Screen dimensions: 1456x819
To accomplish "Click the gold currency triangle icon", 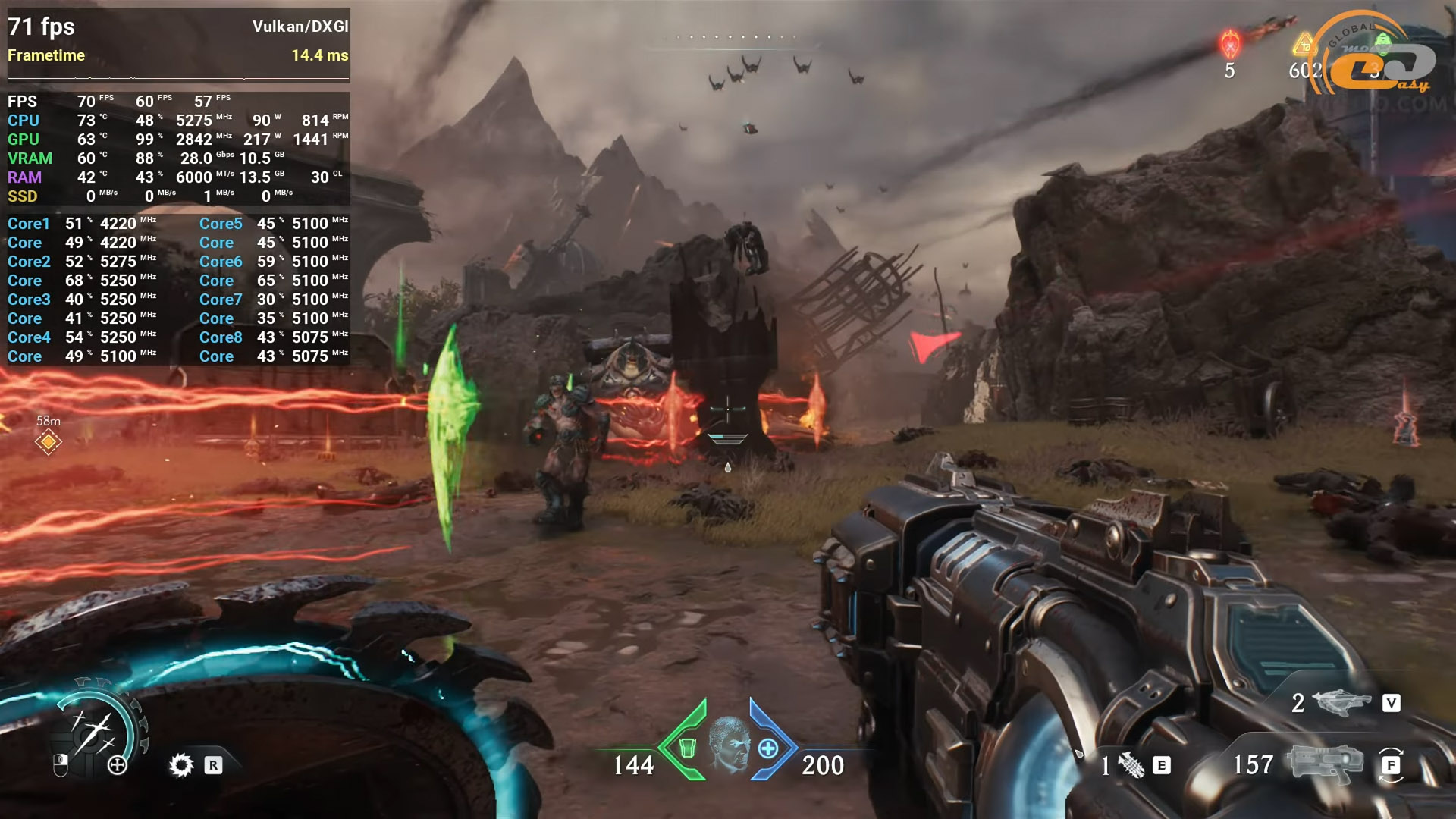I will pos(1304,45).
